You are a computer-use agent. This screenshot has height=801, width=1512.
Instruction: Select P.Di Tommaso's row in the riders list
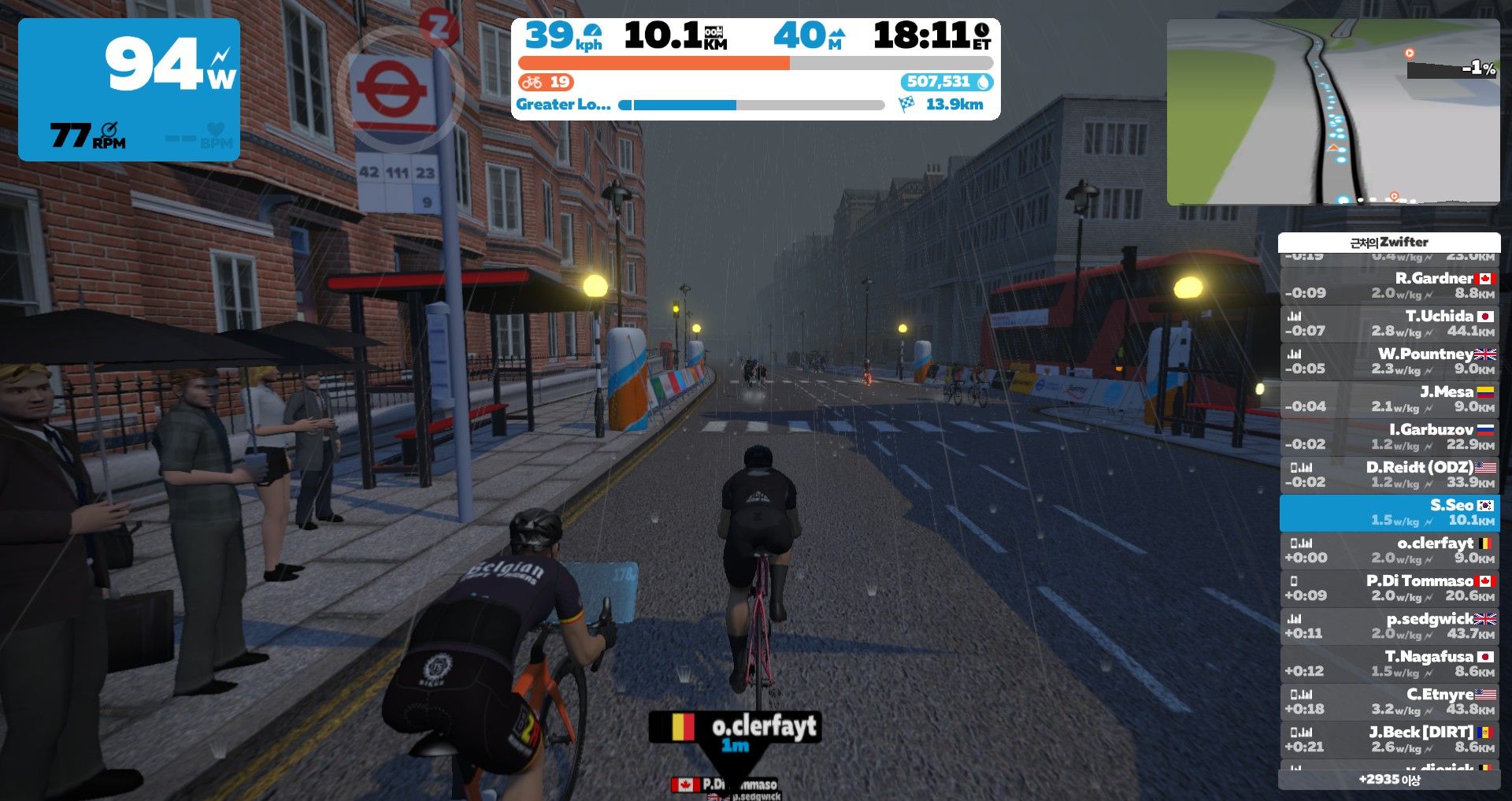(1389, 588)
